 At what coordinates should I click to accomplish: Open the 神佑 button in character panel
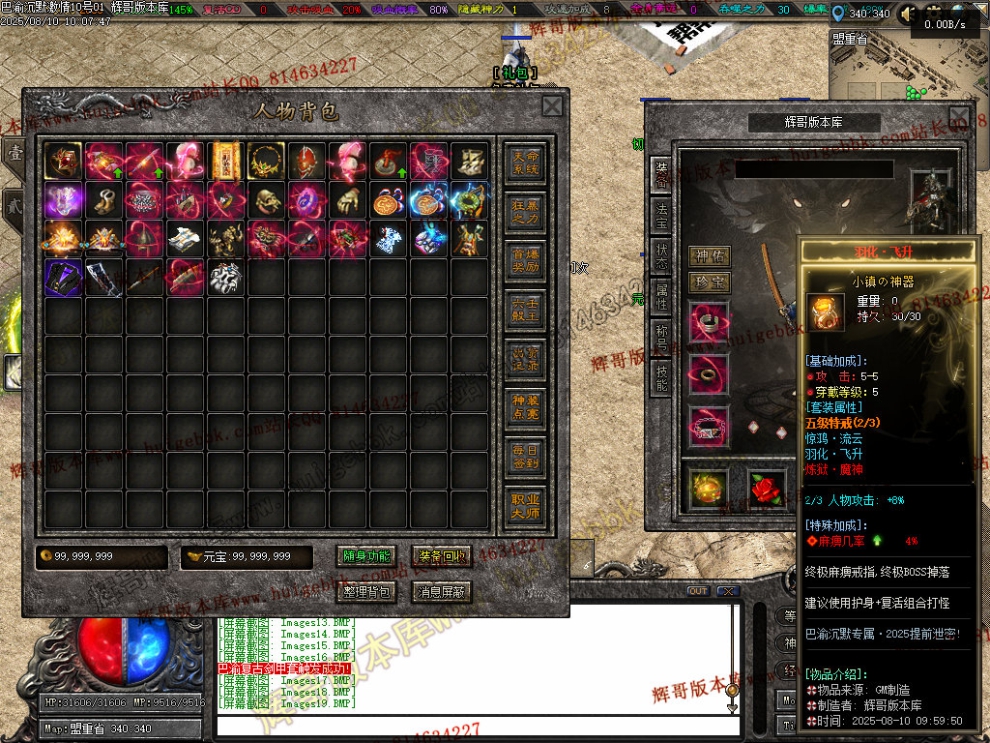(709, 256)
